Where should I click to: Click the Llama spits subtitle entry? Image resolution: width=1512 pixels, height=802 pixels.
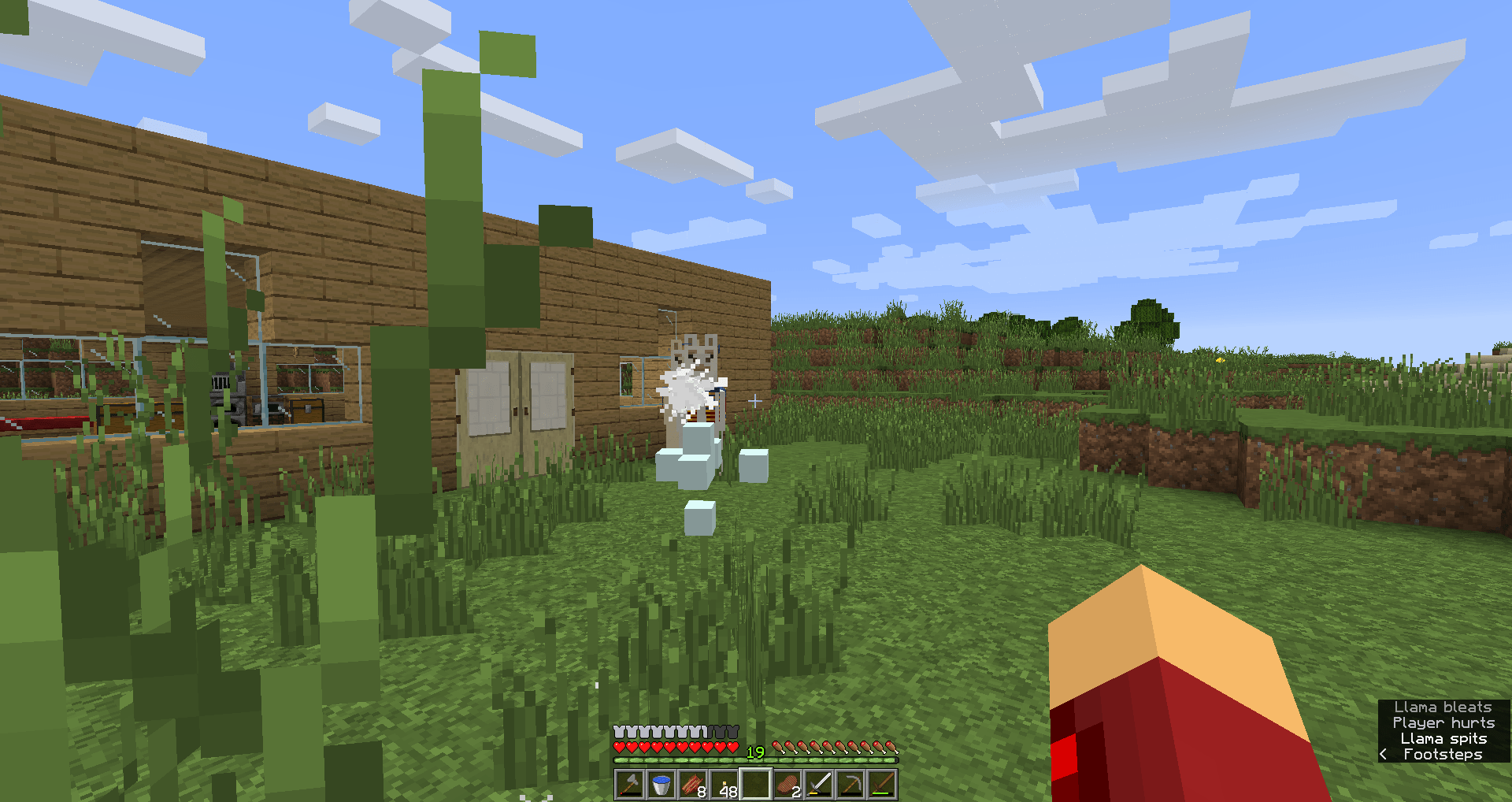(1445, 738)
